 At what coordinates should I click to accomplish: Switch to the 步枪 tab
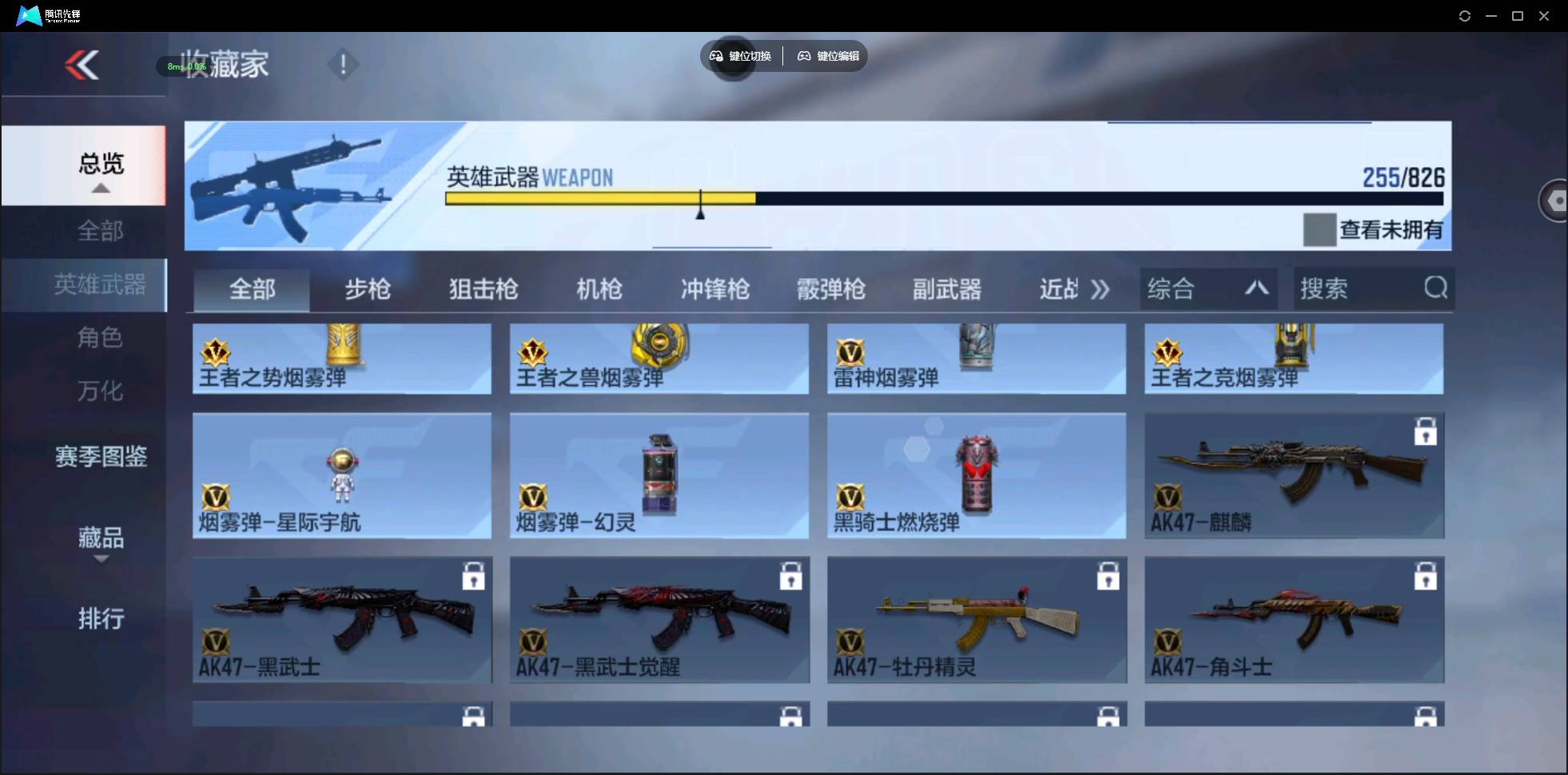pos(368,289)
